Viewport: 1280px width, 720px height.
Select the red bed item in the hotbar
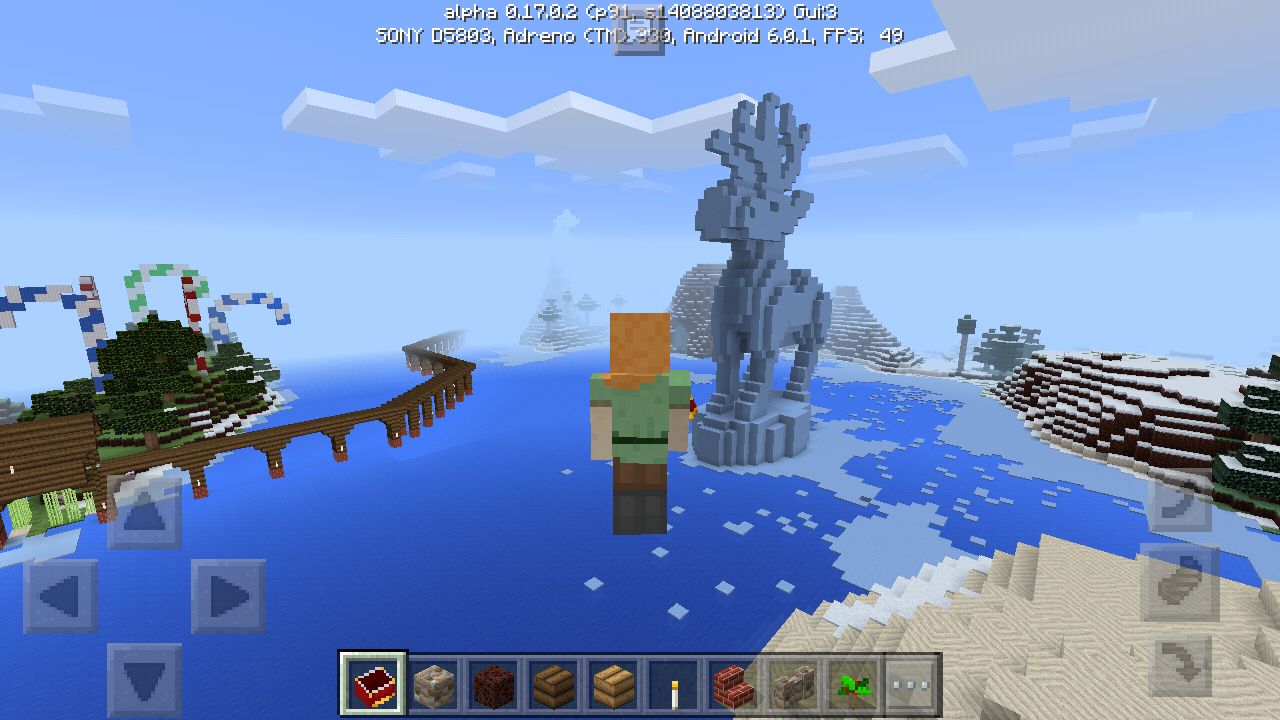tap(373, 685)
